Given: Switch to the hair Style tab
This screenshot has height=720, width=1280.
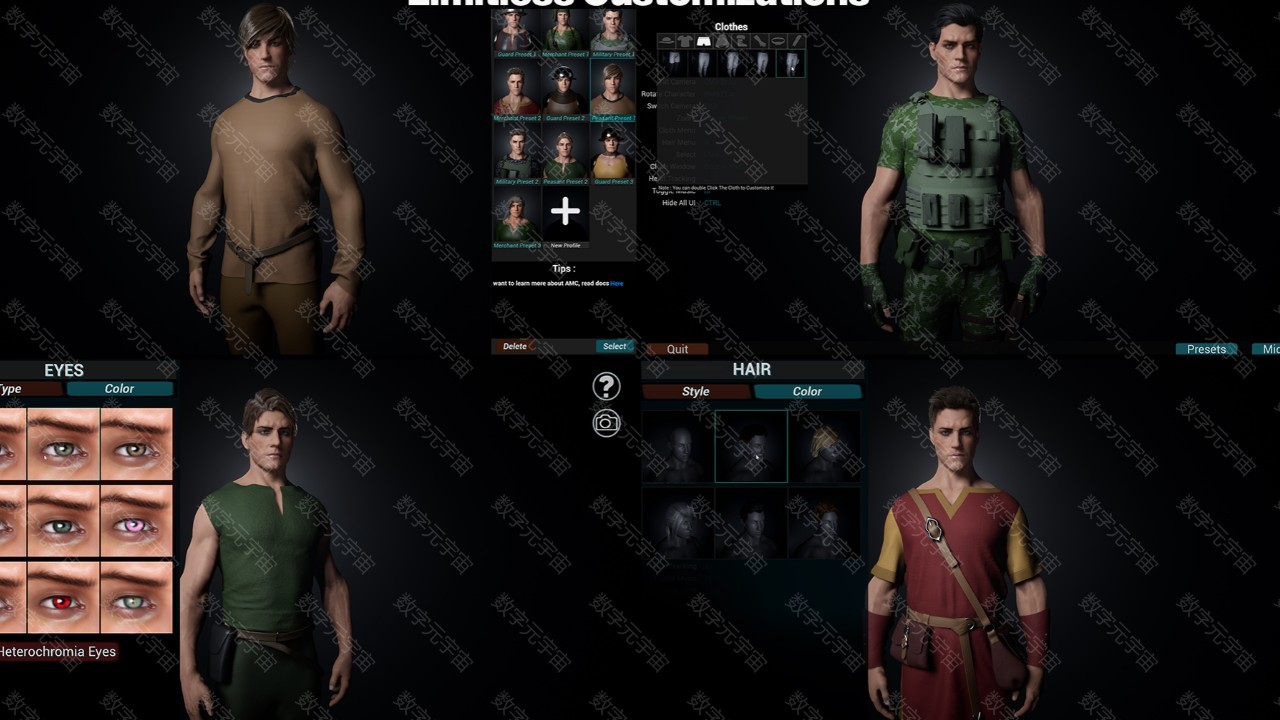Looking at the screenshot, I should [x=695, y=391].
